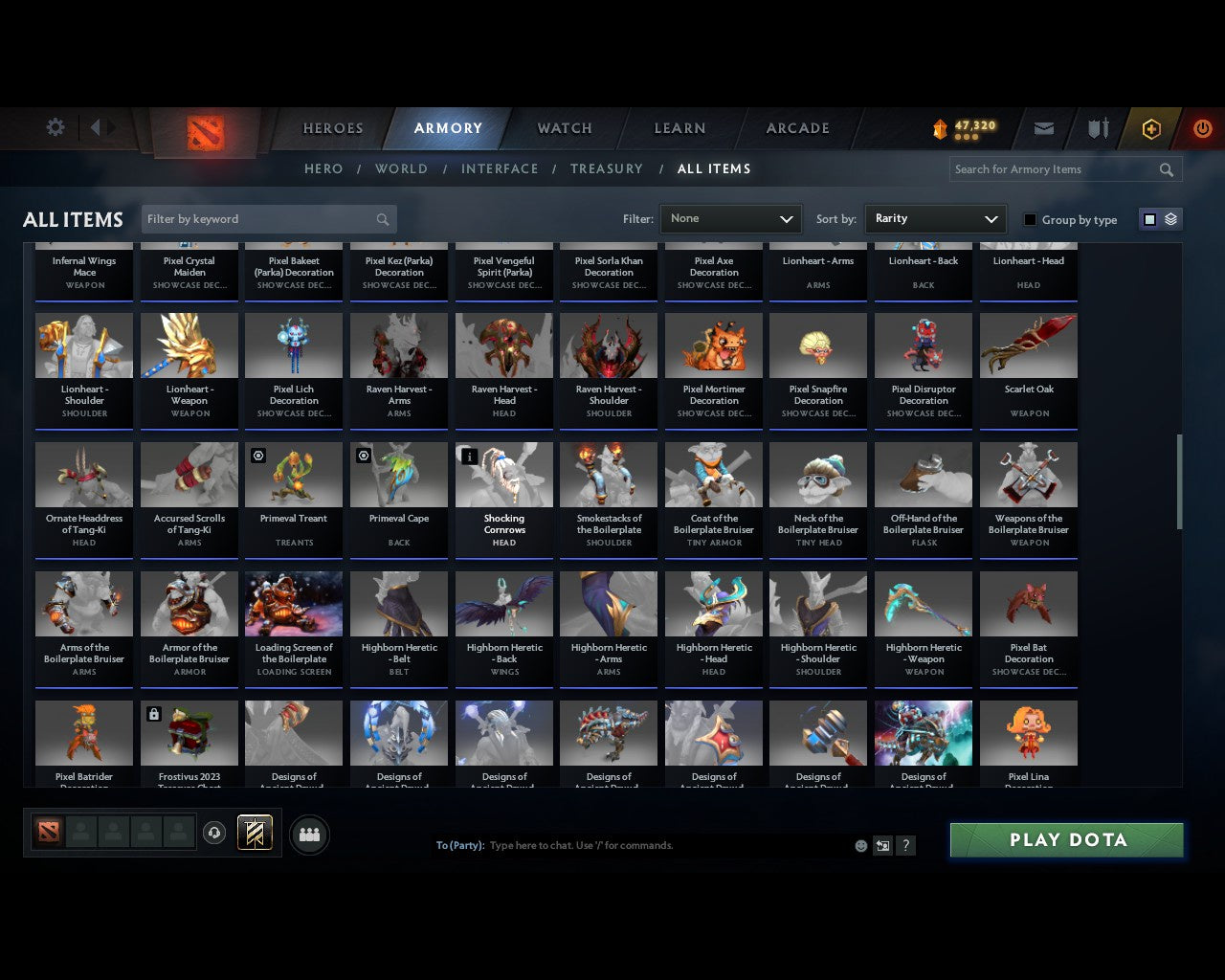
Task: Click the guild banner icon near party slots
Action: 255,833
